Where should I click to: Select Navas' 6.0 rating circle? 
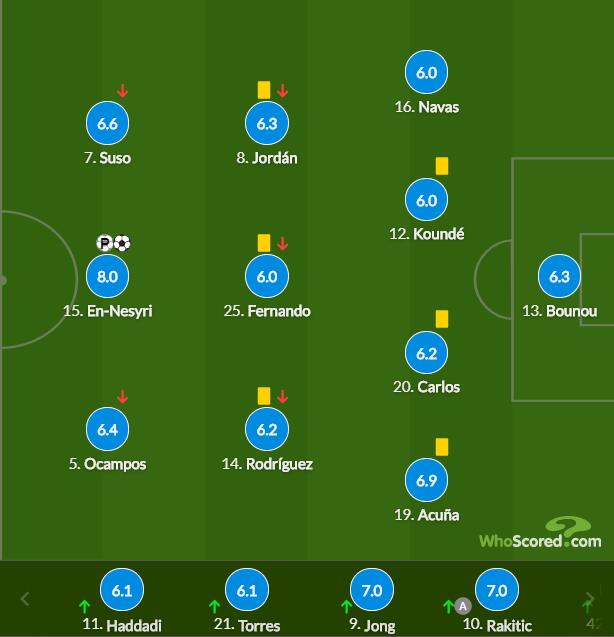click(426, 73)
